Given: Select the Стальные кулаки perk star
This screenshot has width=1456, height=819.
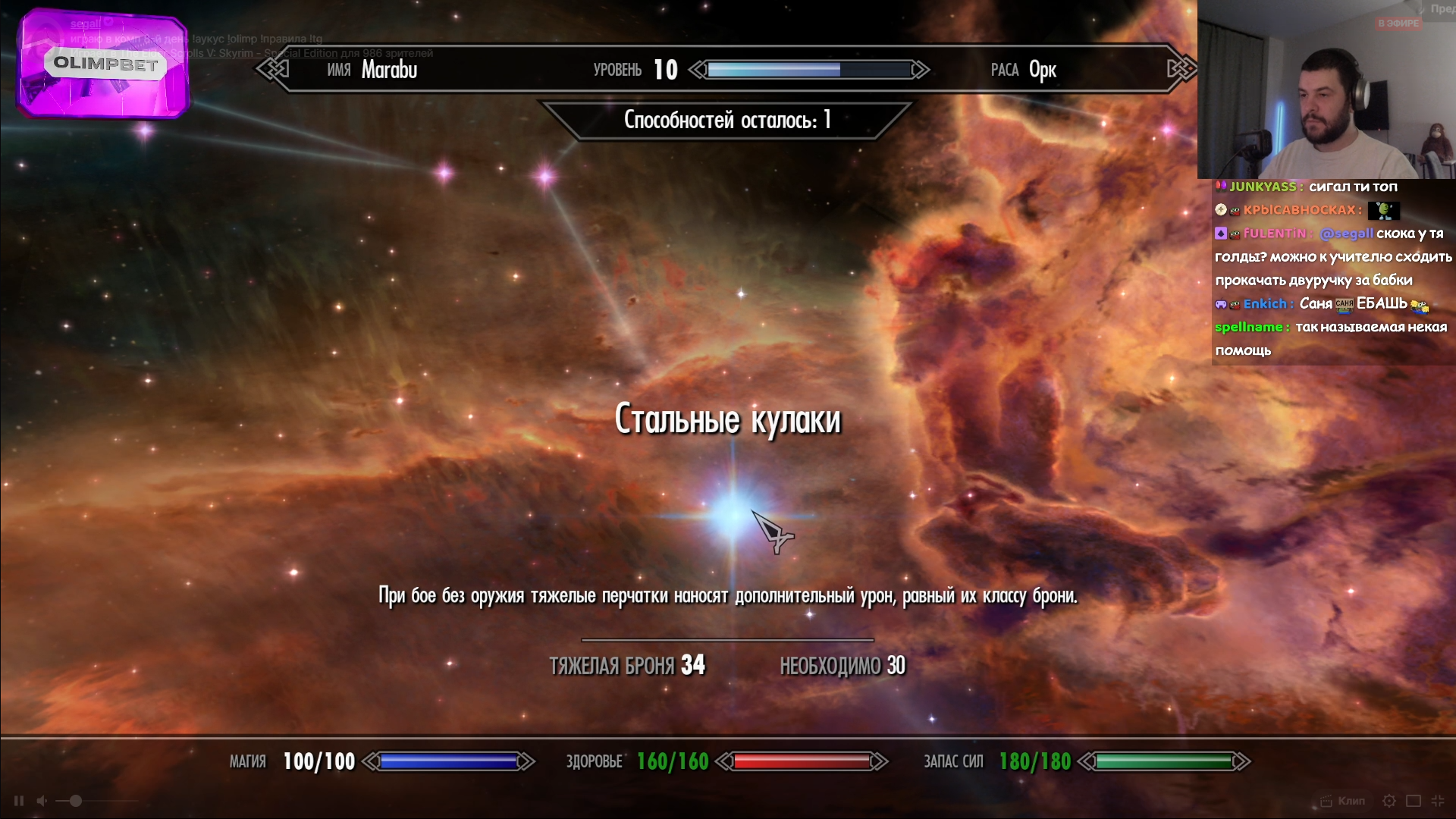Looking at the screenshot, I should [x=732, y=515].
